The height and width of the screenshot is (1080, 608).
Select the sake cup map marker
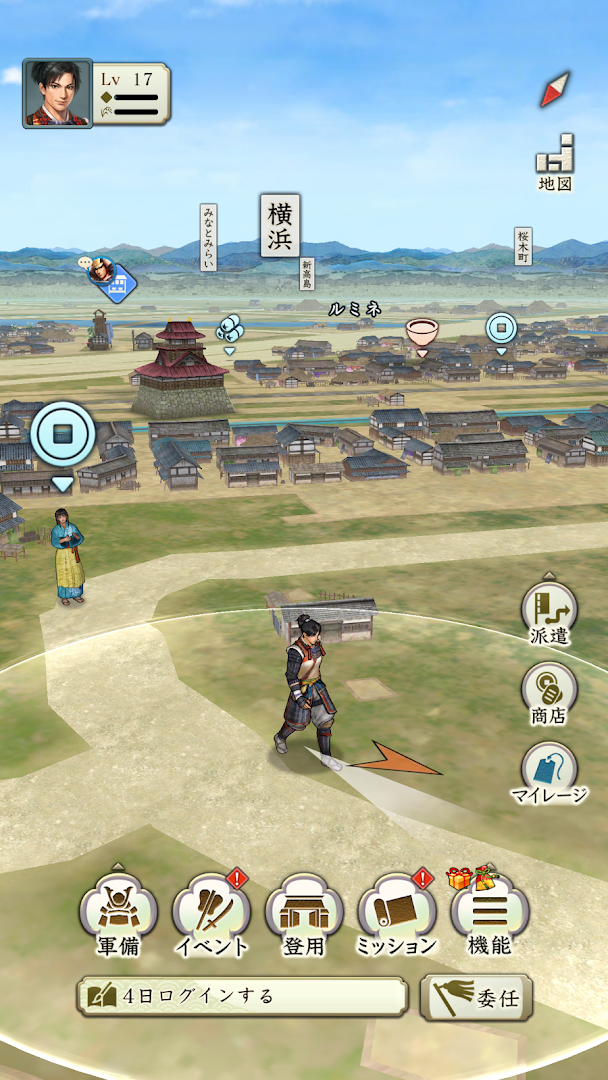click(422, 332)
